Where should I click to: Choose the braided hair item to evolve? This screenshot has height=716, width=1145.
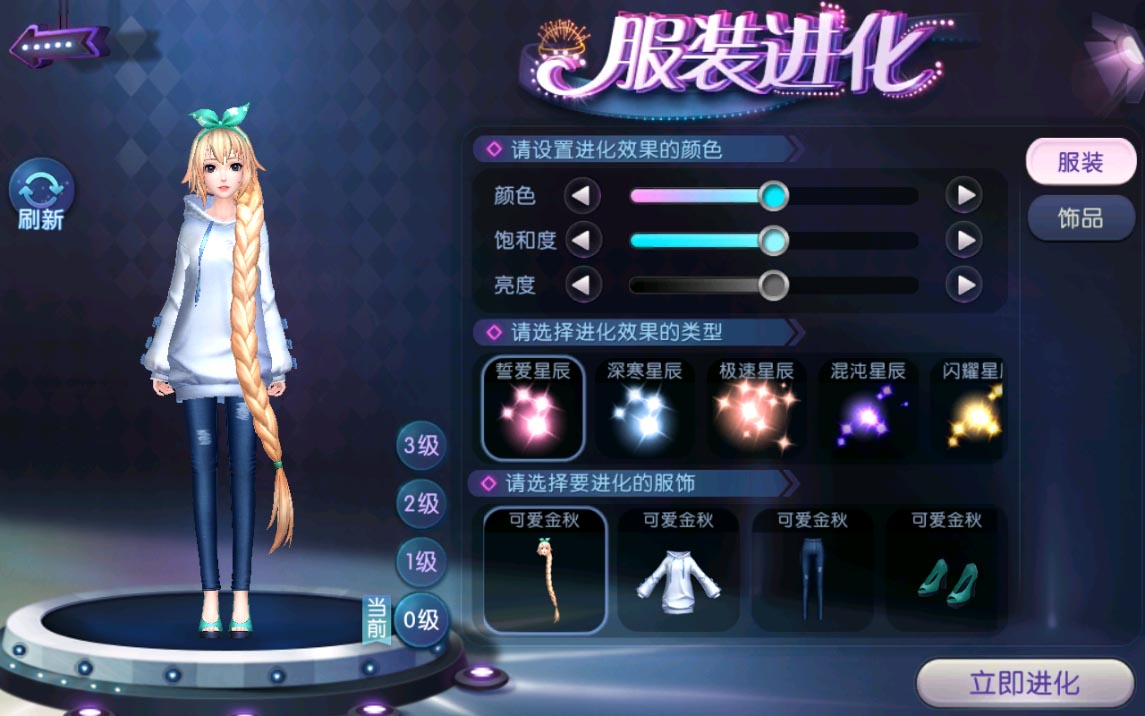(545, 571)
